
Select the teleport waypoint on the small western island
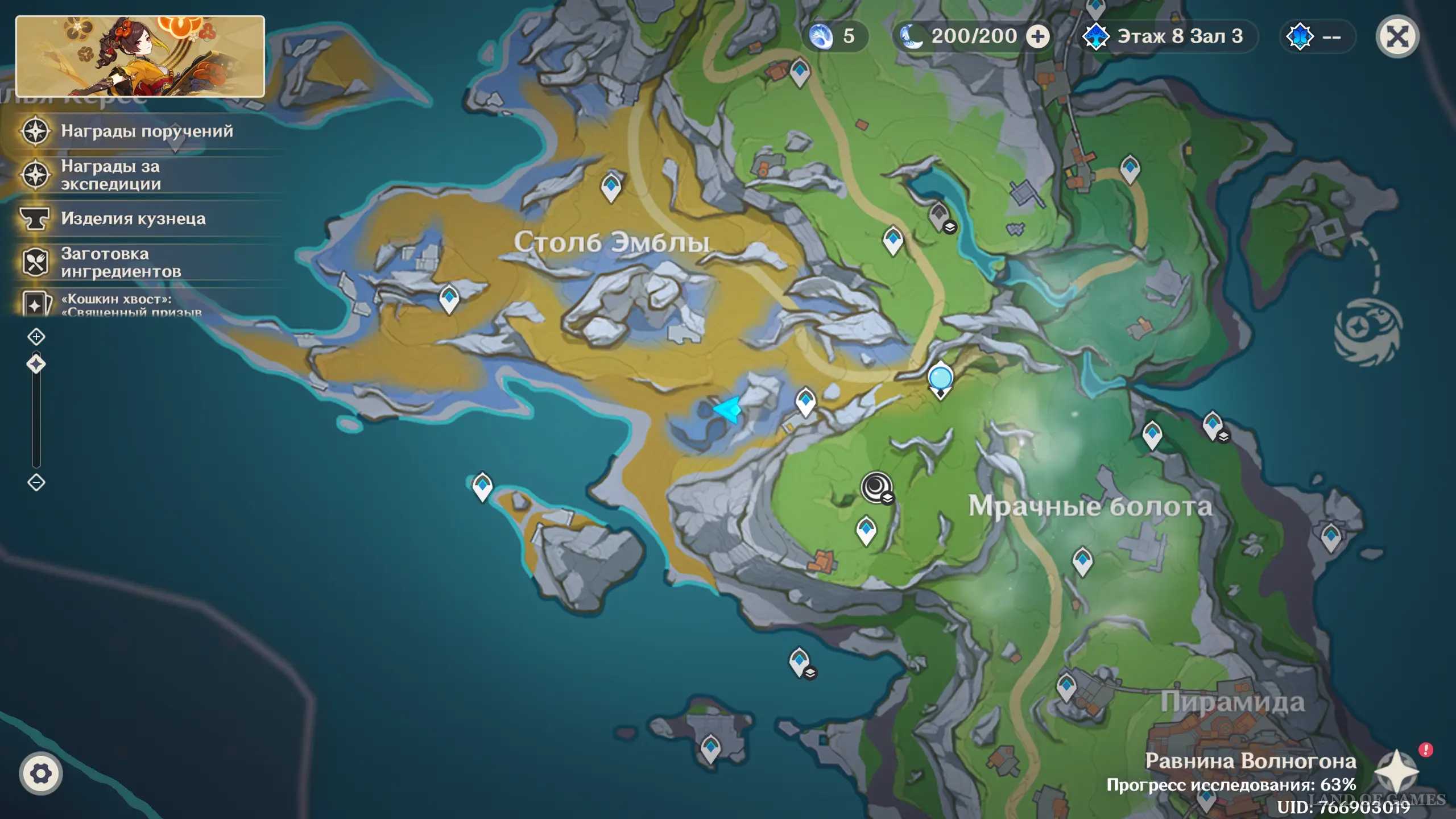point(482,486)
